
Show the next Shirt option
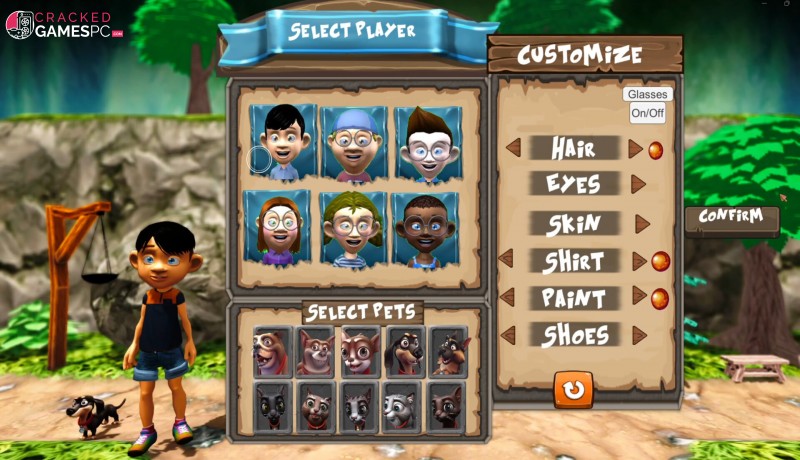[640, 261]
